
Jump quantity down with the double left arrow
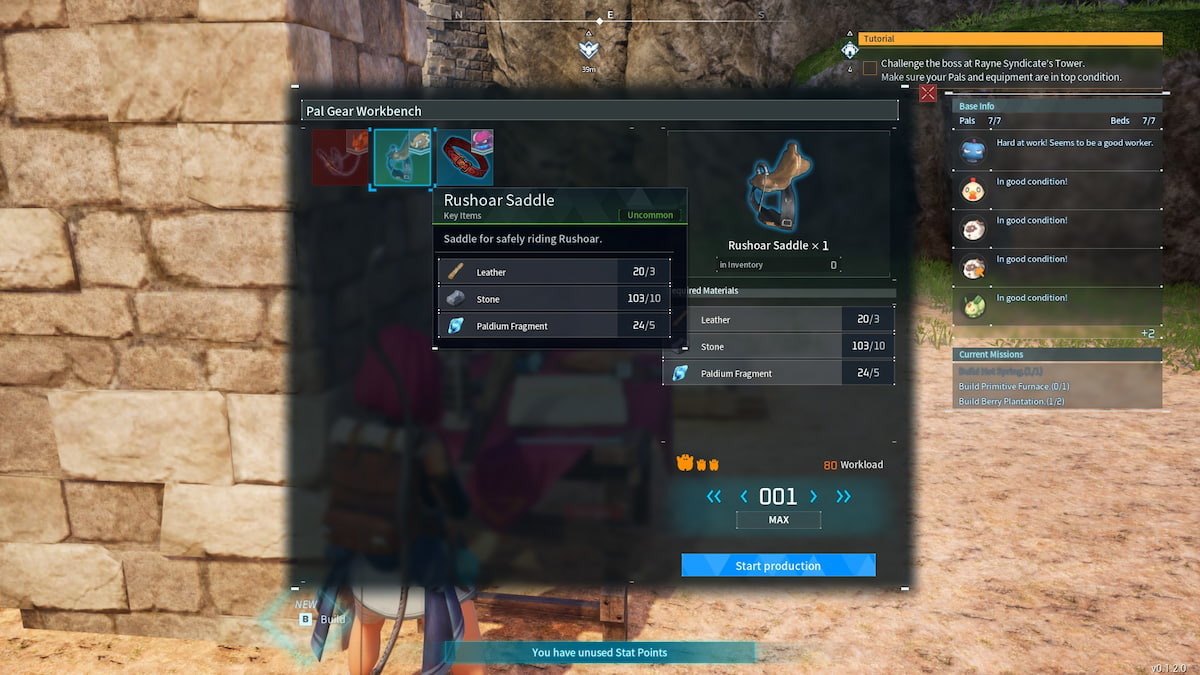pyautogui.click(x=713, y=496)
